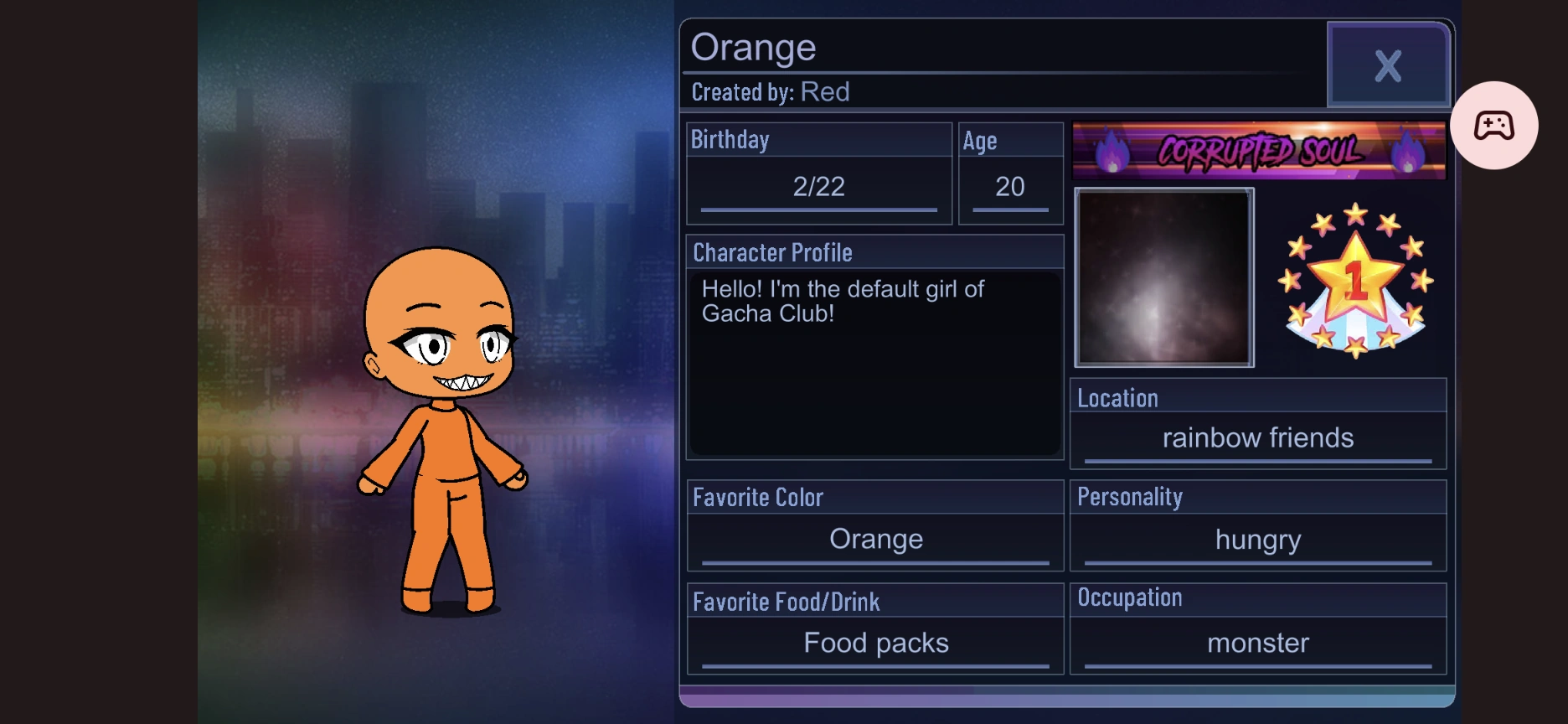Click the Corrupted Soul banner
Screen dimensions: 1568x724
[1259, 152]
